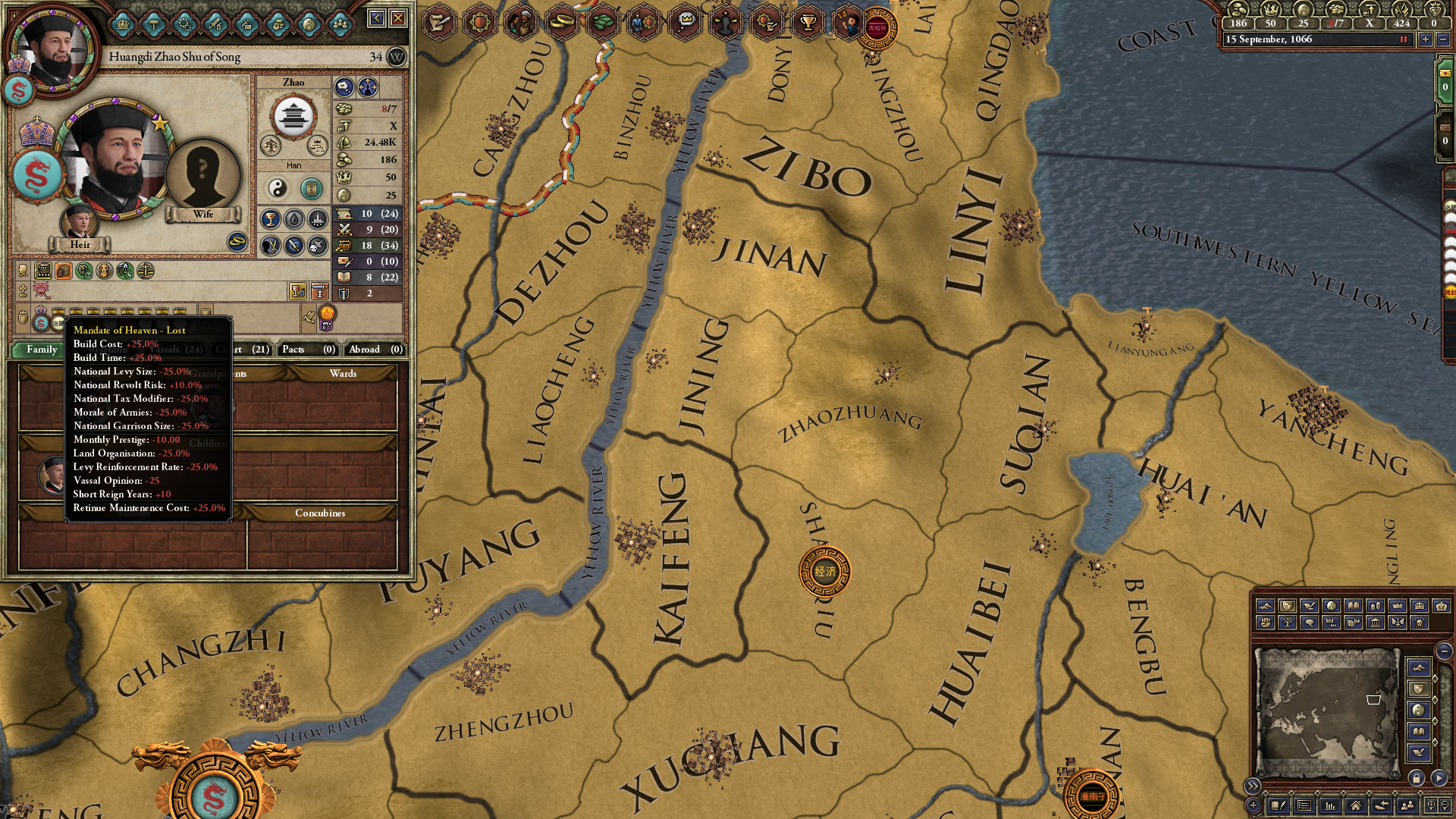Select the realms map mode shield icon
The width and height of the screenshot is (1456, 819).
(1289, 605)
